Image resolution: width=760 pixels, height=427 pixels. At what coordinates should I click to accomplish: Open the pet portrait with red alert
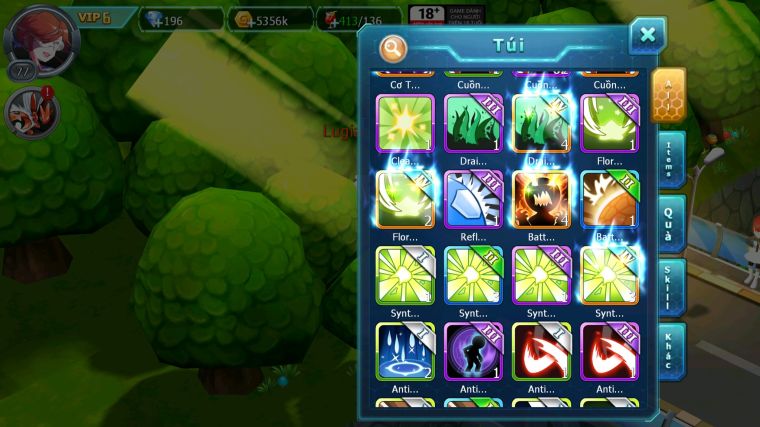[x=30, y=110]
